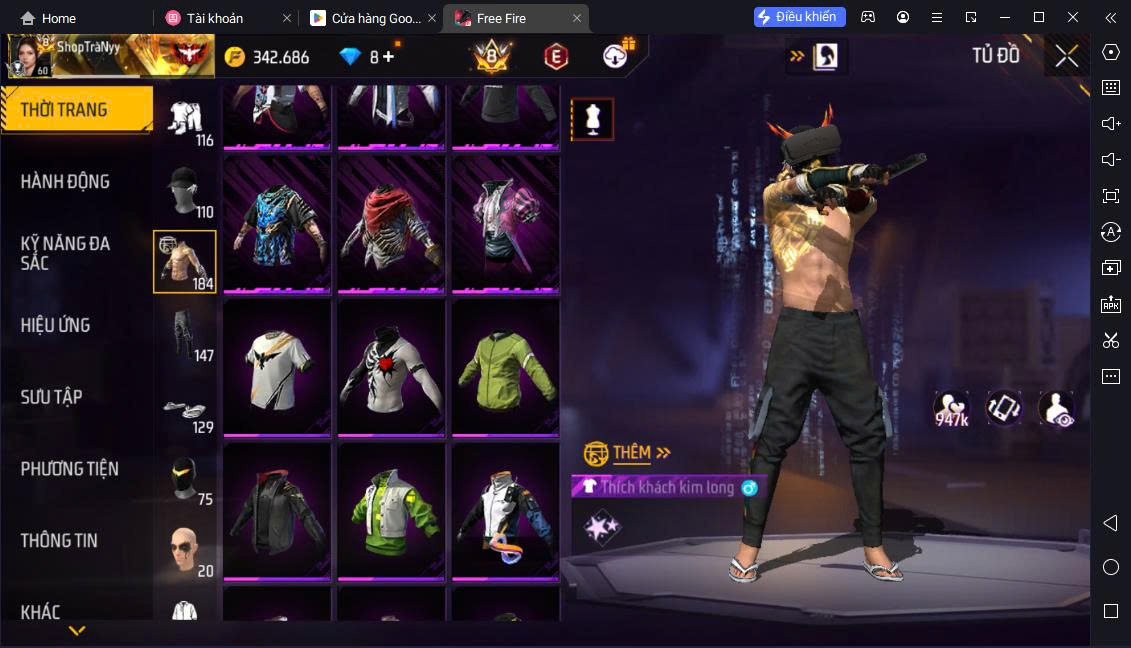Select the THỜI TRANG category tab
1131x648 pixels.
(76, 110)
